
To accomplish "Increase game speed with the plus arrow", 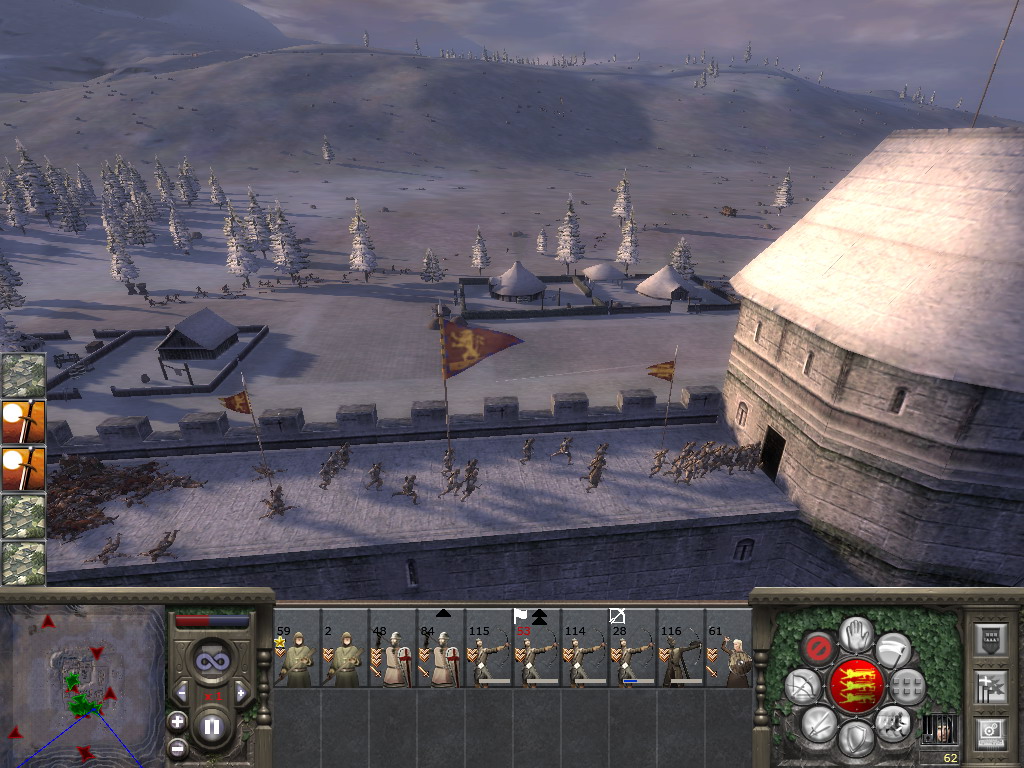I will (241, 692).
